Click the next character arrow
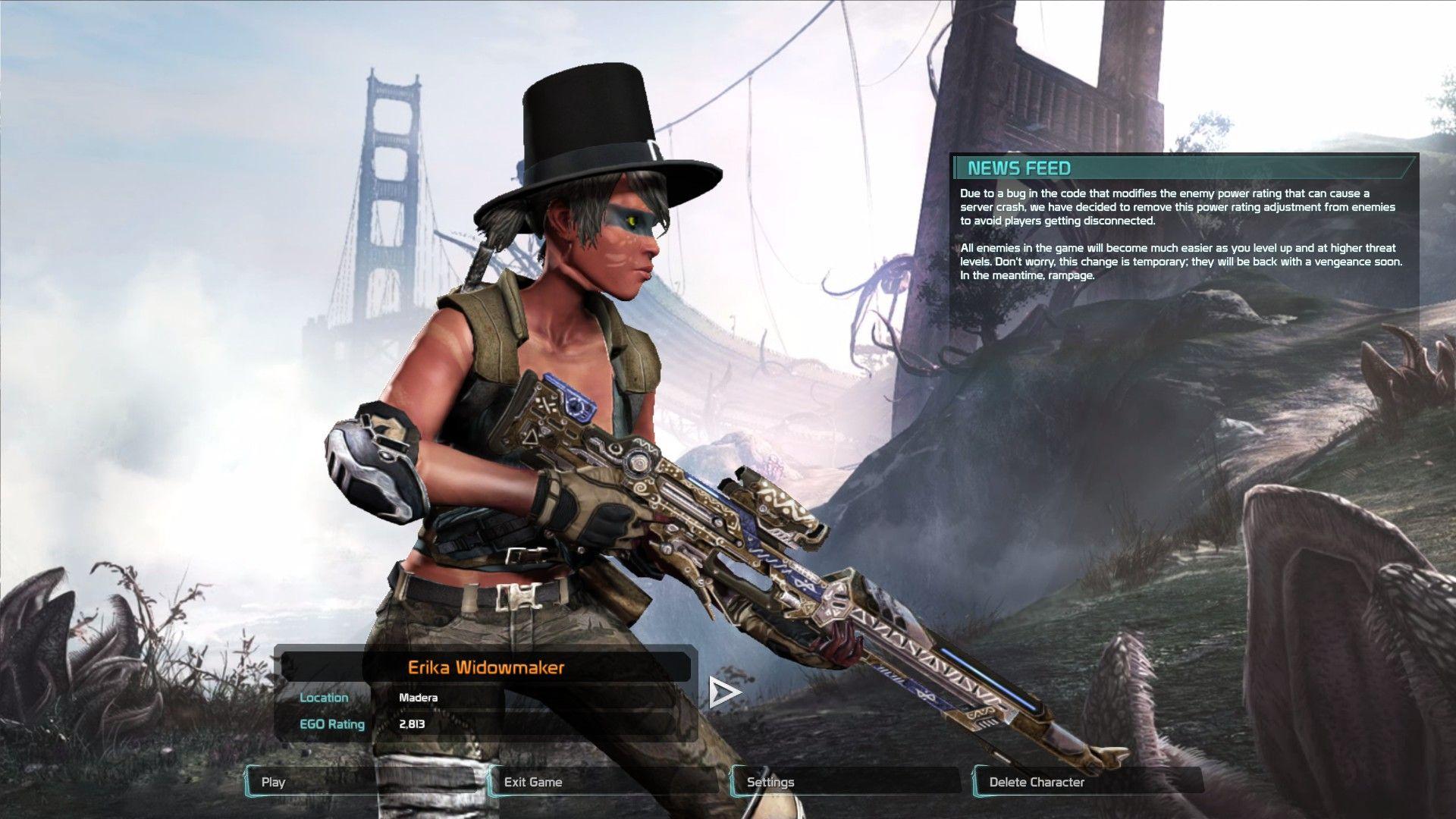 pos(723,692)
